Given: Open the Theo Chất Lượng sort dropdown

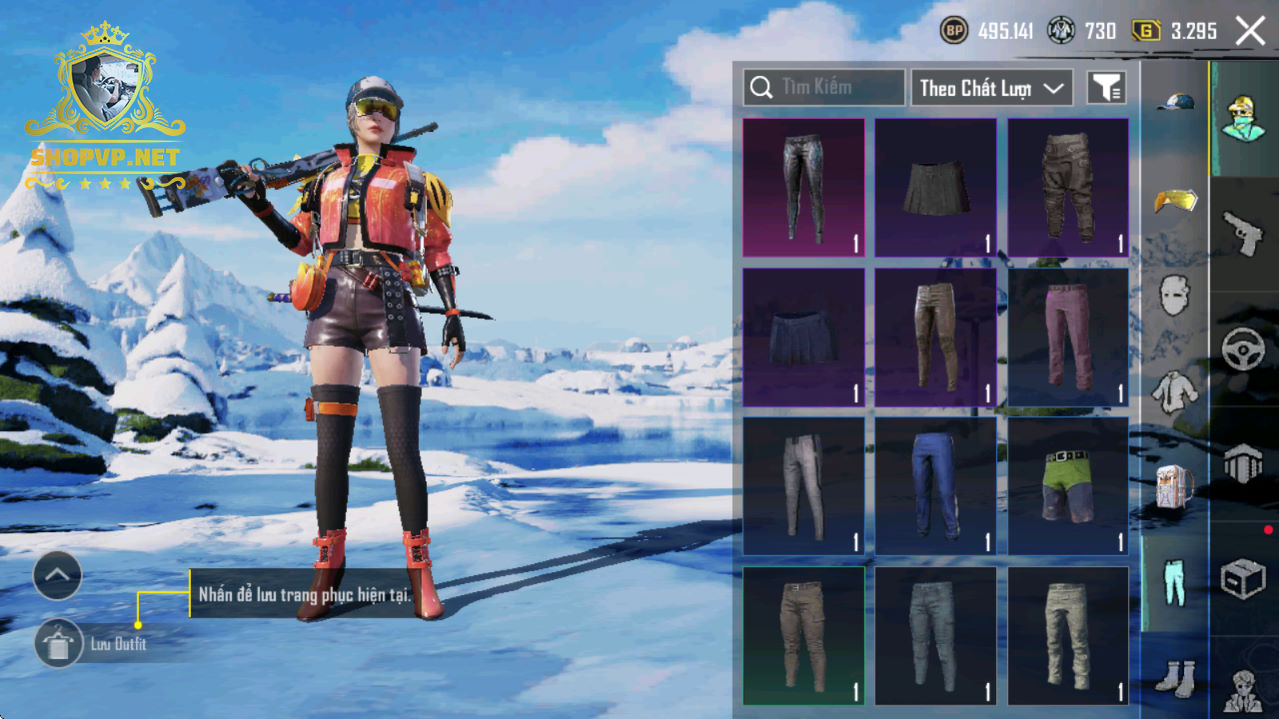Looking at the screenshot, I should pyautogui.click(x=991, y=88).
